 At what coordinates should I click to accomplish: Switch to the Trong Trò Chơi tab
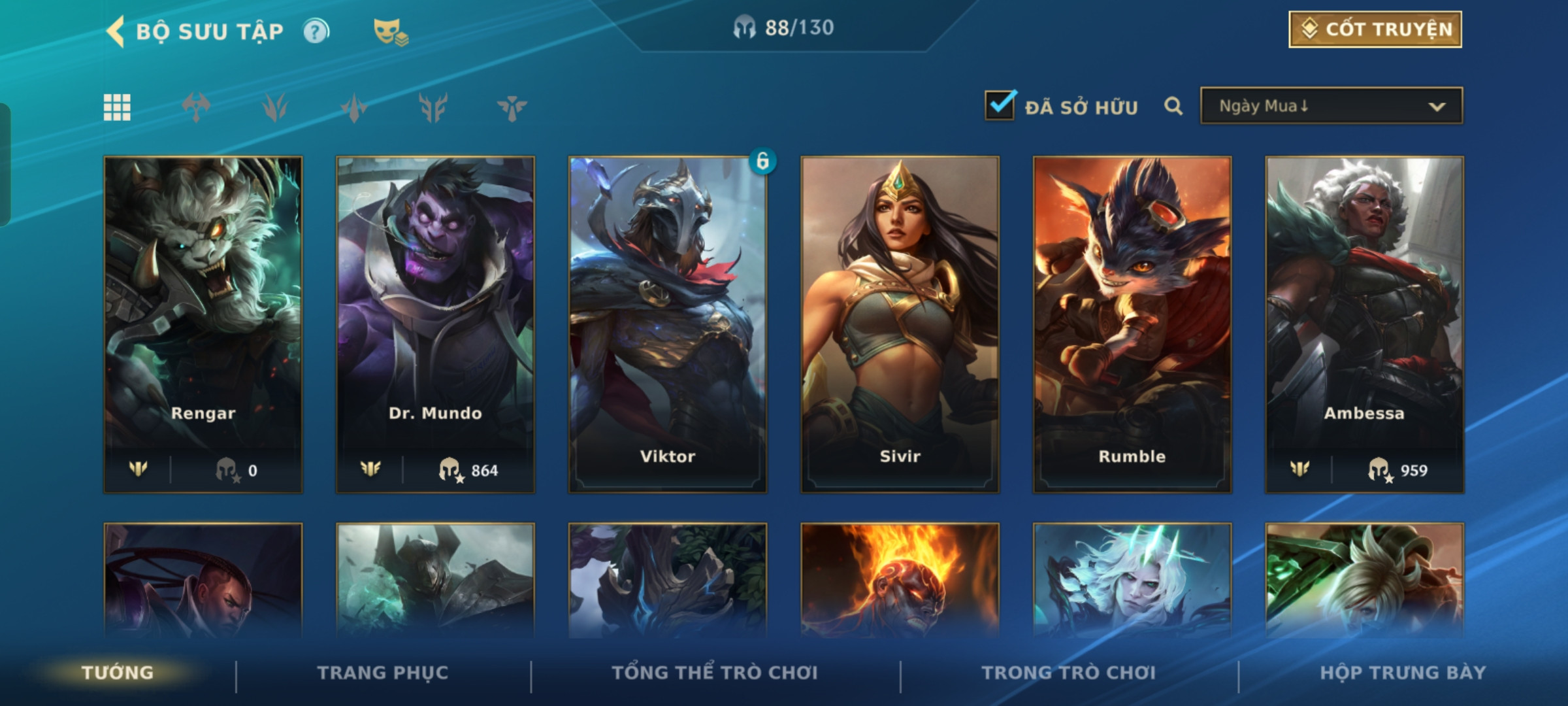tap(1069, 673)
